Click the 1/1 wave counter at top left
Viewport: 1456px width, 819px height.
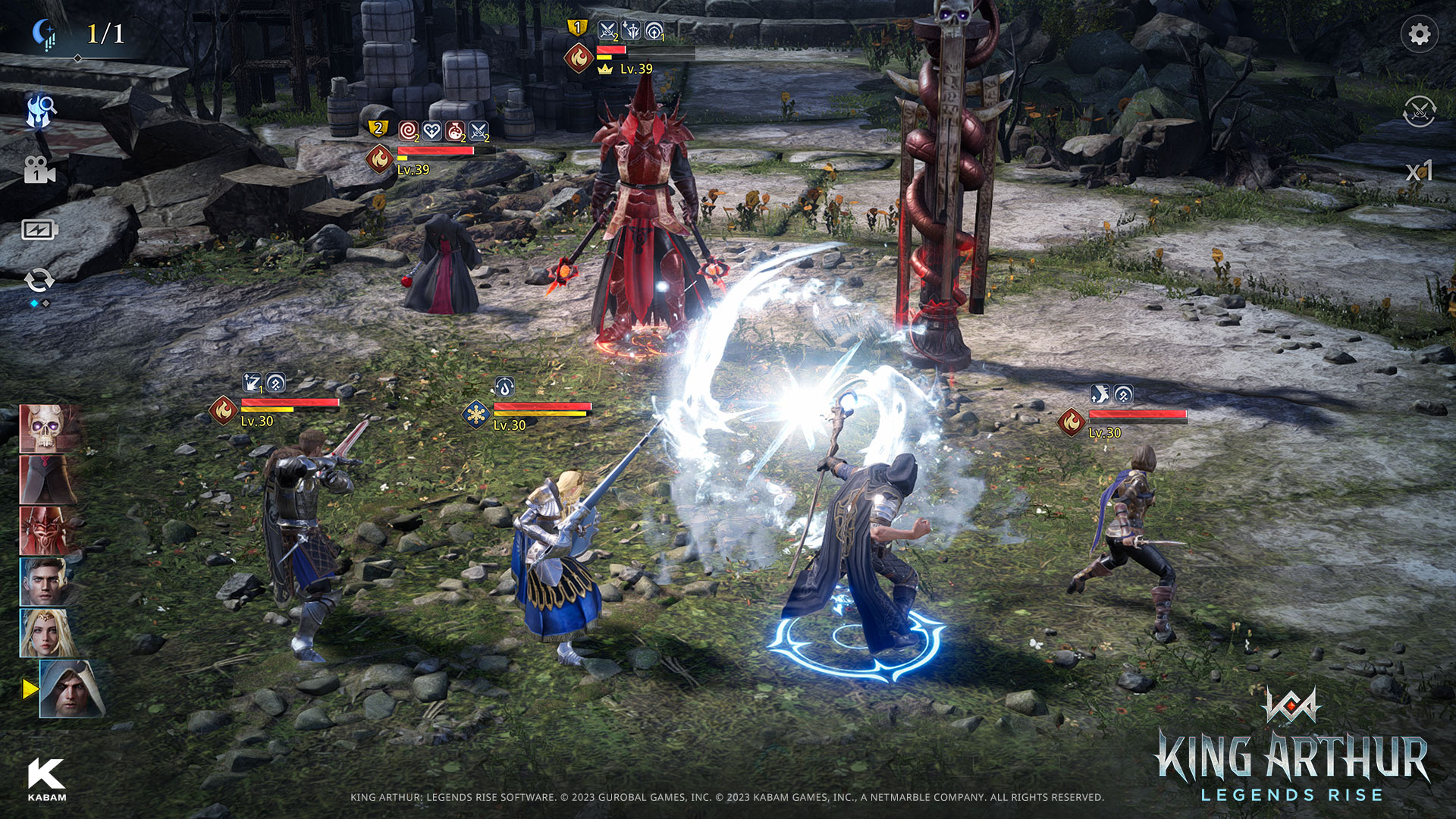point(103,32)
